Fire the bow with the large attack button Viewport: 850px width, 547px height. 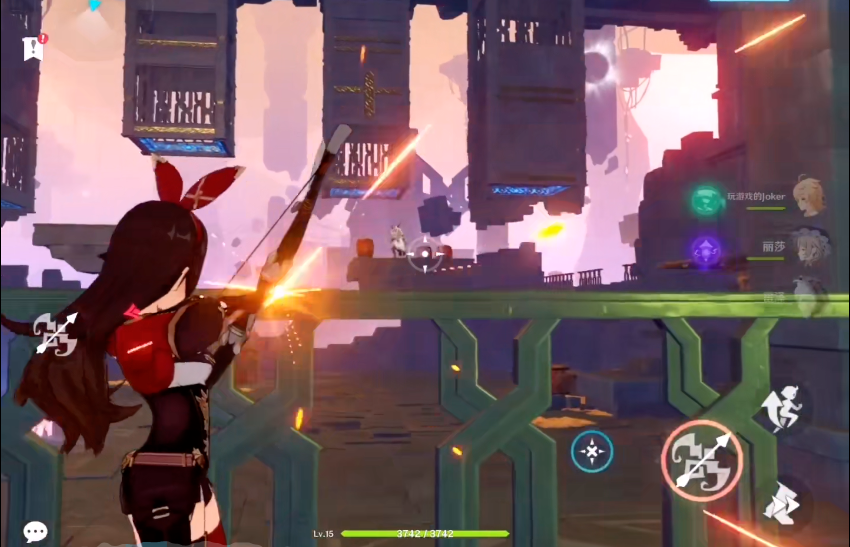(x=701, y=459)
